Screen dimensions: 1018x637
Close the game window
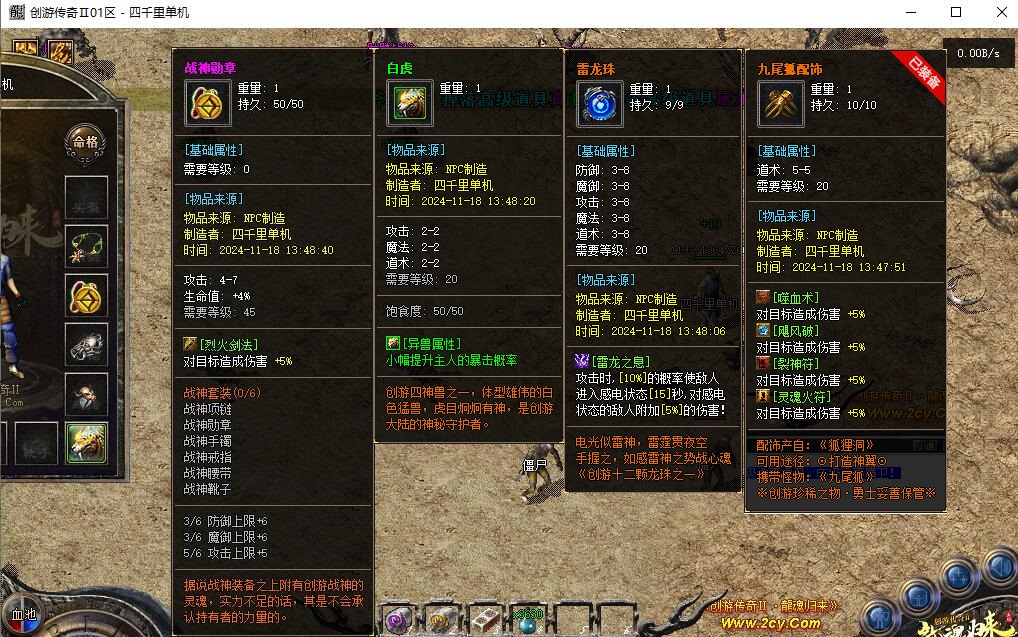pos(1002,13)
